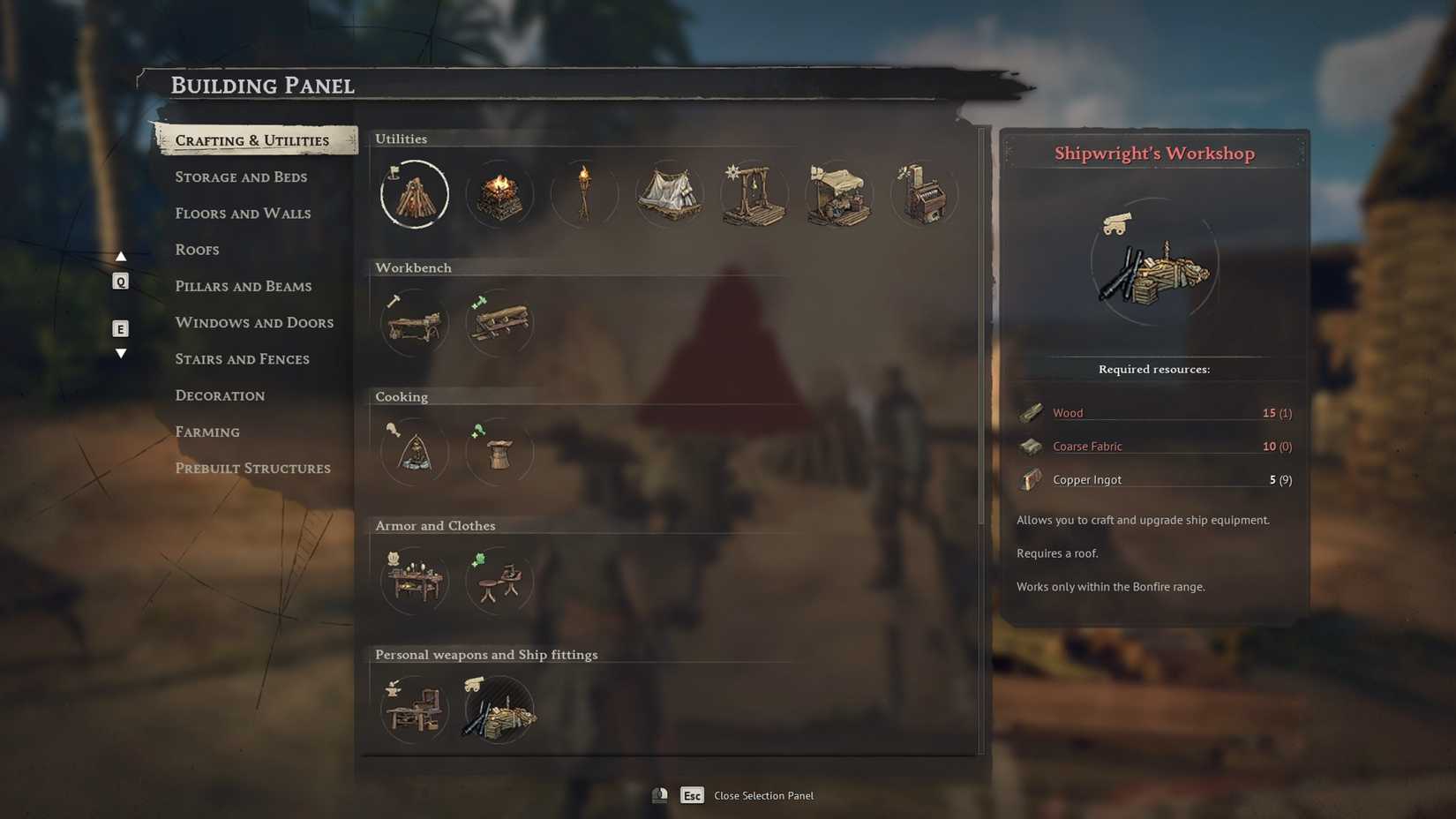Select the hammer Workbench icon
This screenshot has height=819, width=1456.
tap(415, 323)
